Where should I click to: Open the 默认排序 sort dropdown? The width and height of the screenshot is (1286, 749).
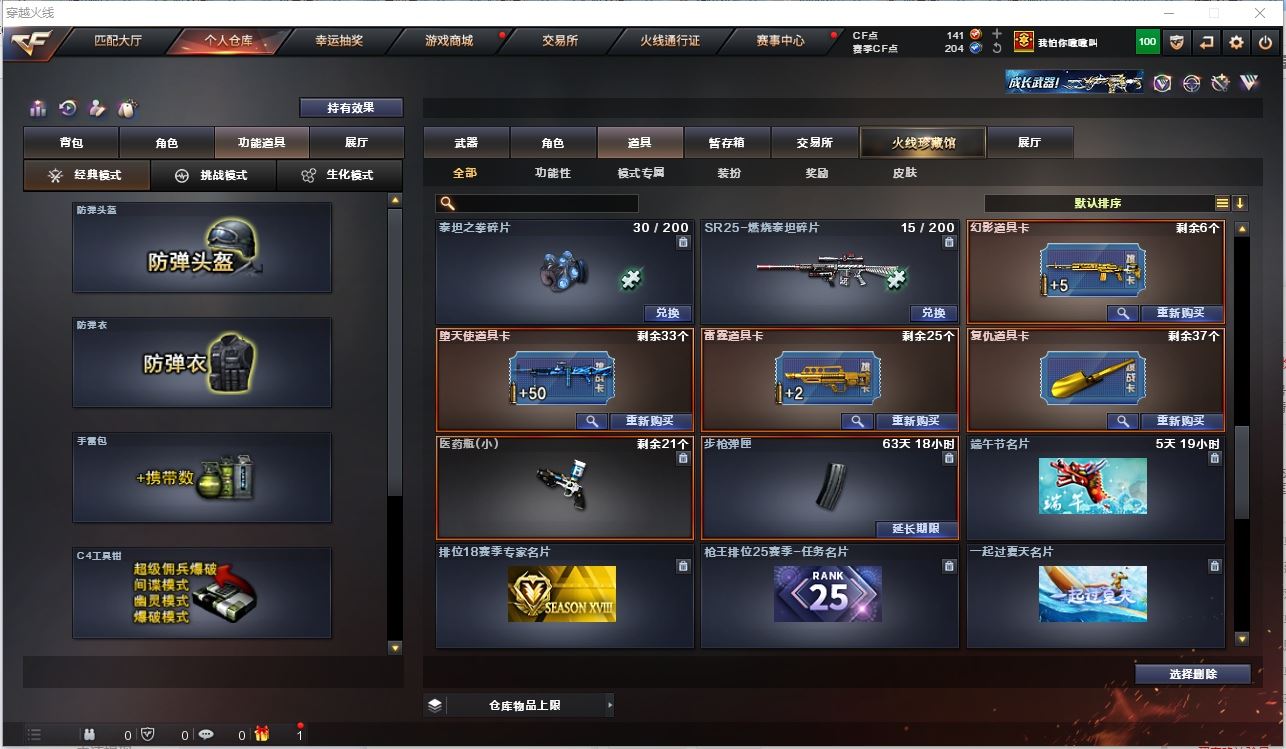(x=1097, y=203)
